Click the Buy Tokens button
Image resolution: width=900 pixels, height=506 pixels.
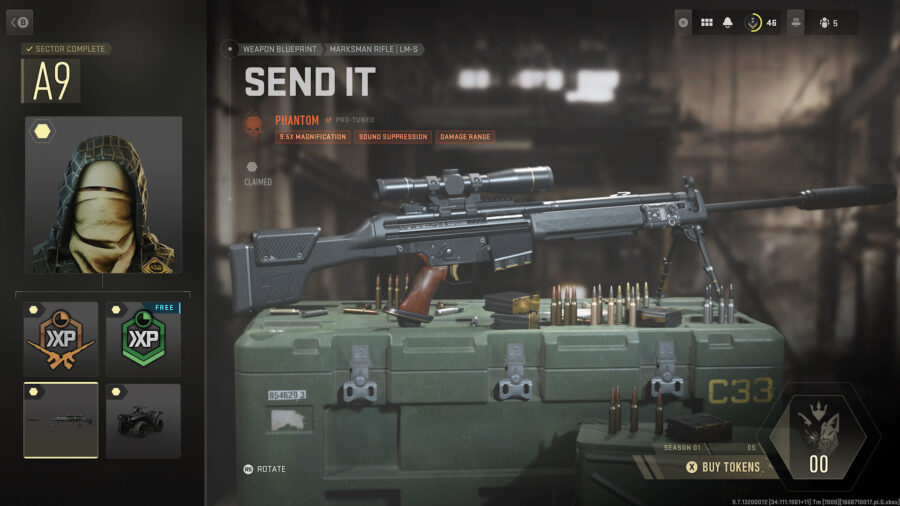(722, 467)
